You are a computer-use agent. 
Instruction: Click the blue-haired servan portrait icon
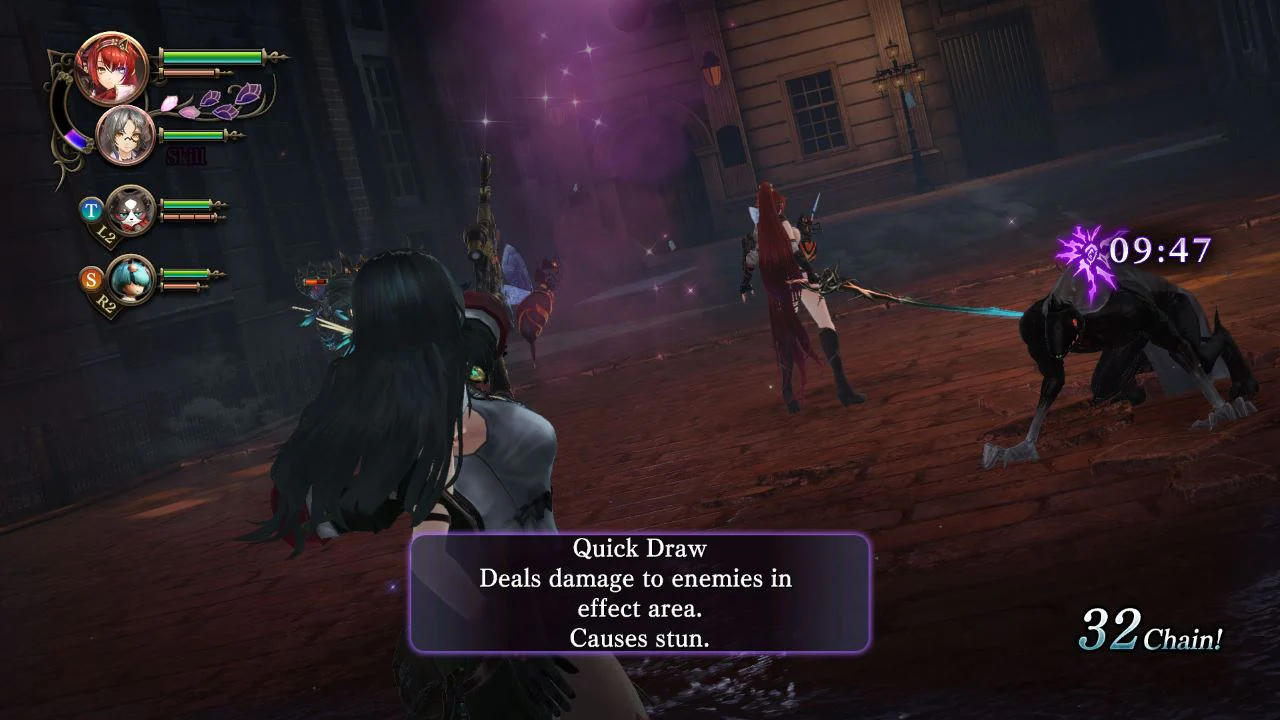[x=132, y=278]
